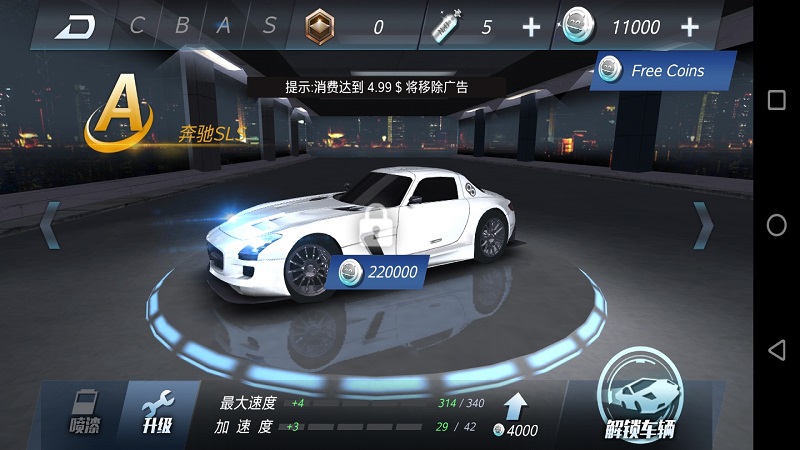Tap the Free Coins button

click(x=663, y=71)
